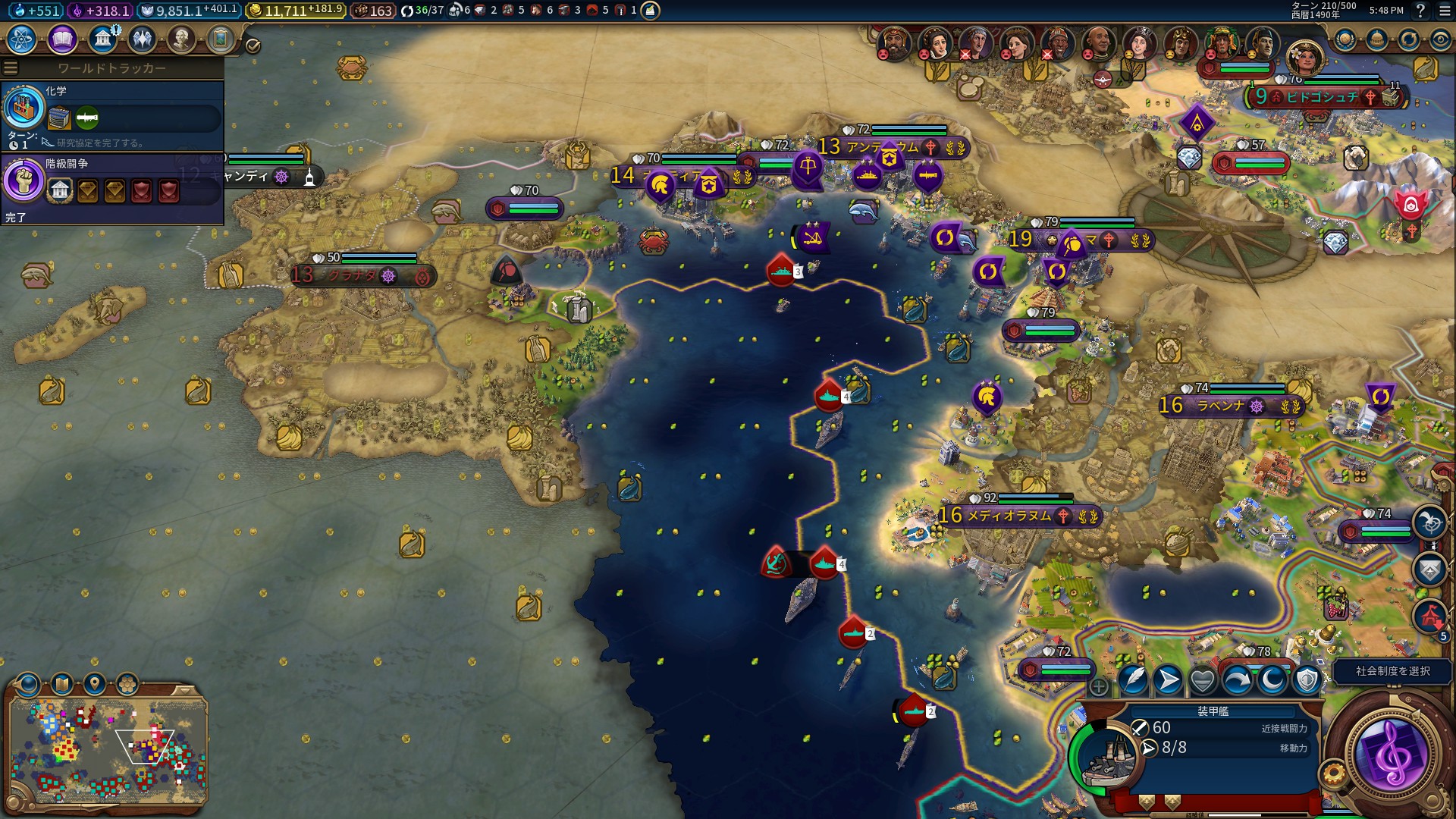Screen dimensions: 1456x819
Task: Open the civics tree (book icon)
Action: (62, 39)
